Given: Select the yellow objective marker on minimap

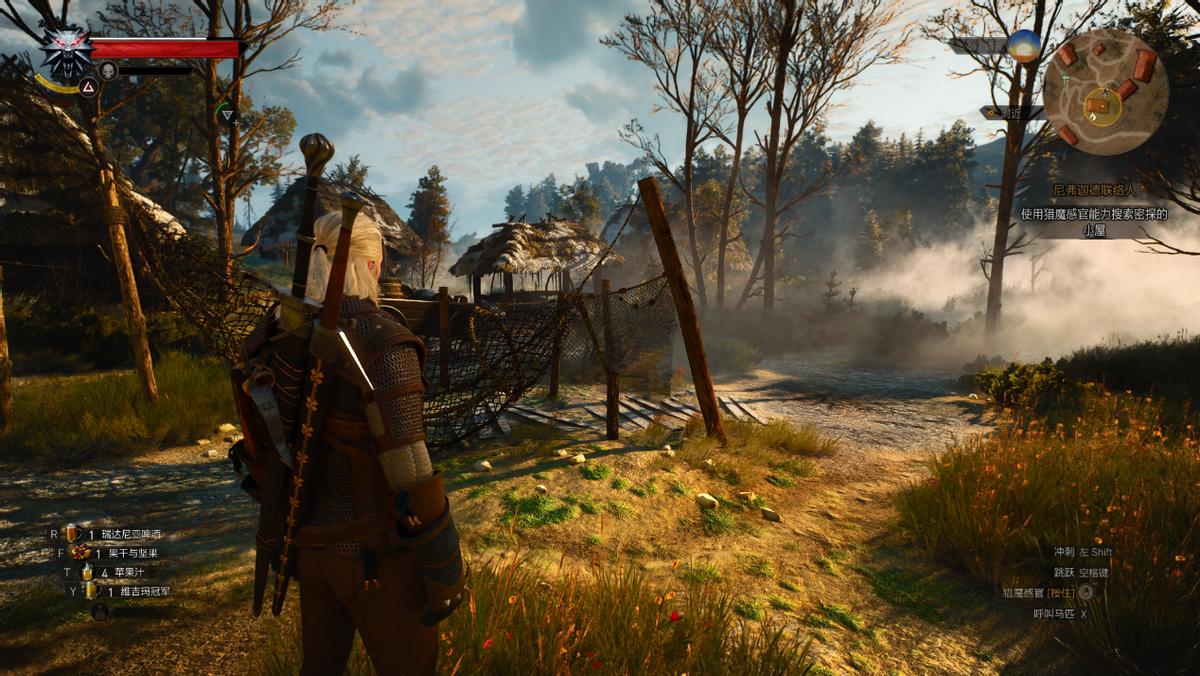Looking at the screenshot, I should [1103, 105].
